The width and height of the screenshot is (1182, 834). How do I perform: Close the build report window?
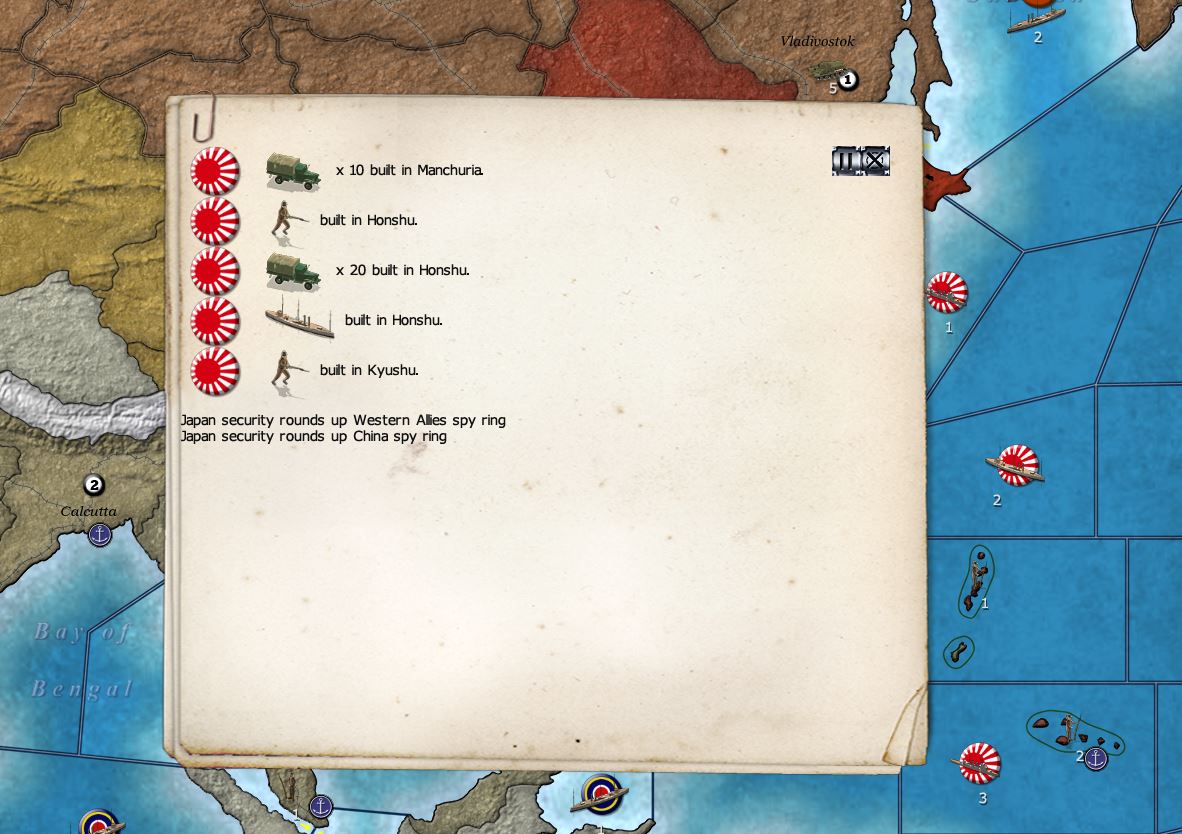point(876,160)
